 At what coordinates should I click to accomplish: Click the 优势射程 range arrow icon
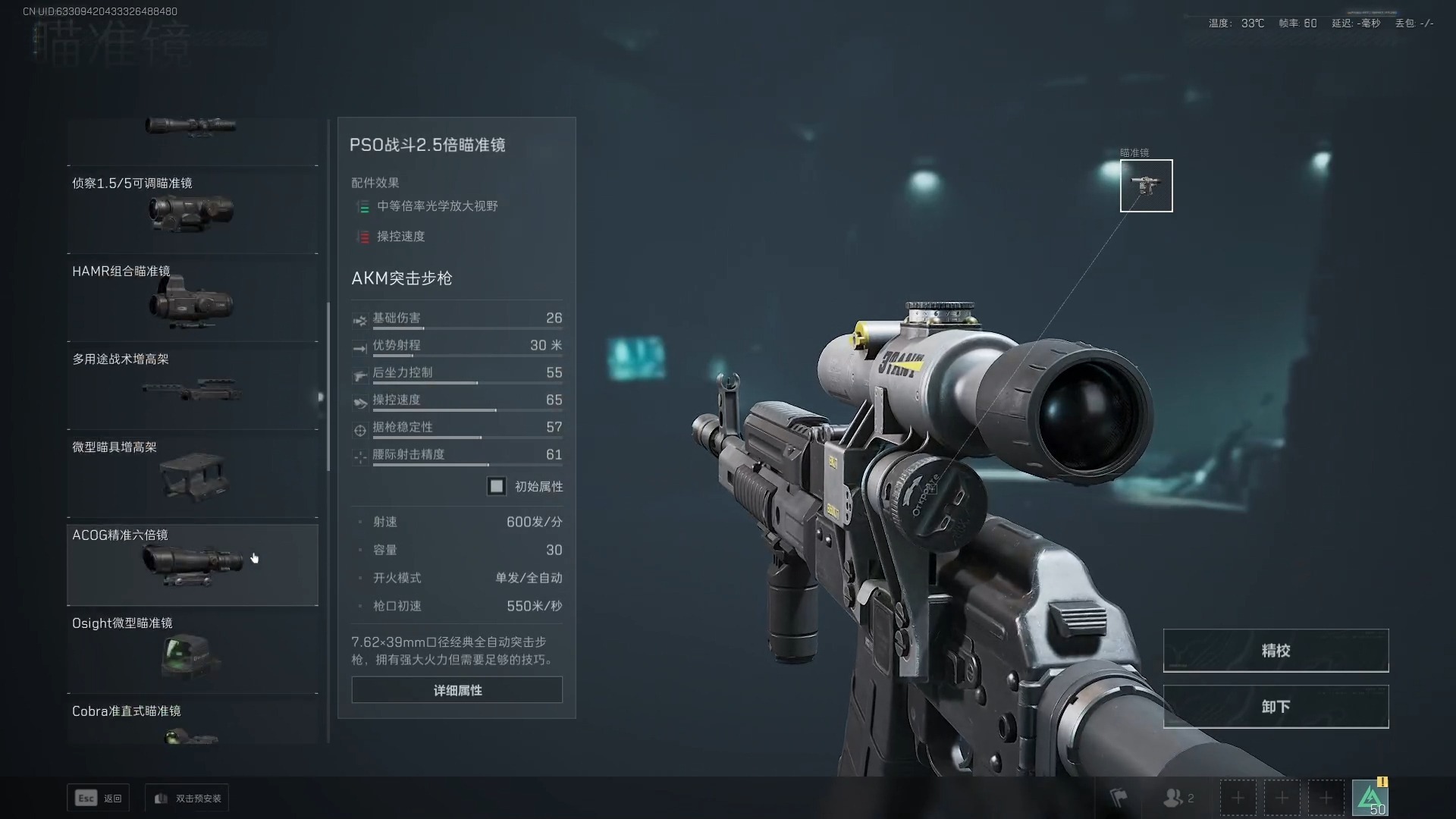360,348
